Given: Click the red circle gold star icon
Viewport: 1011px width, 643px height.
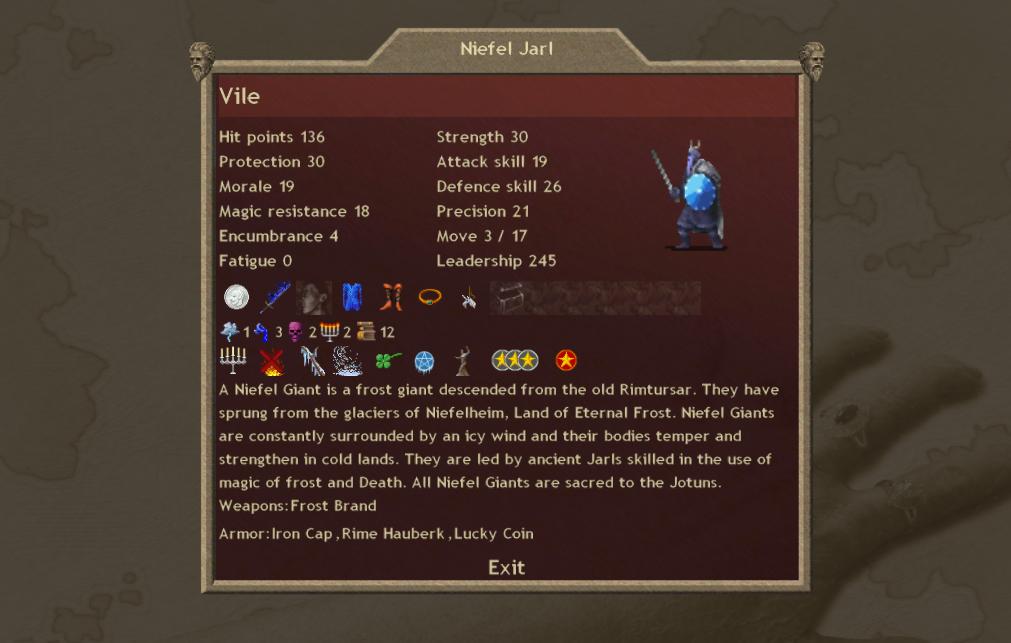Looking at the screenshot, I should [566, 361].
